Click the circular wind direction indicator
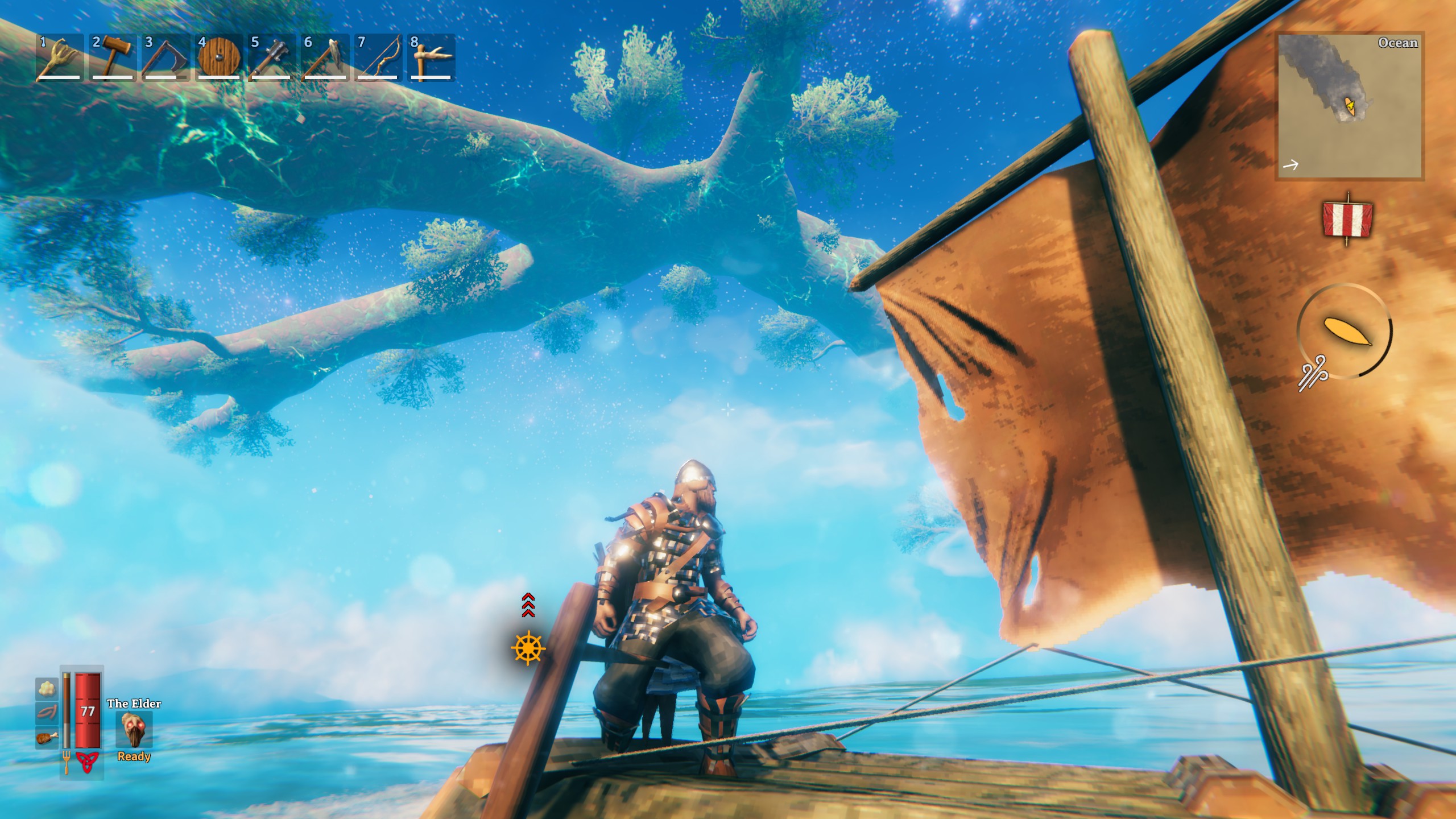 [x=1345, y=332]
